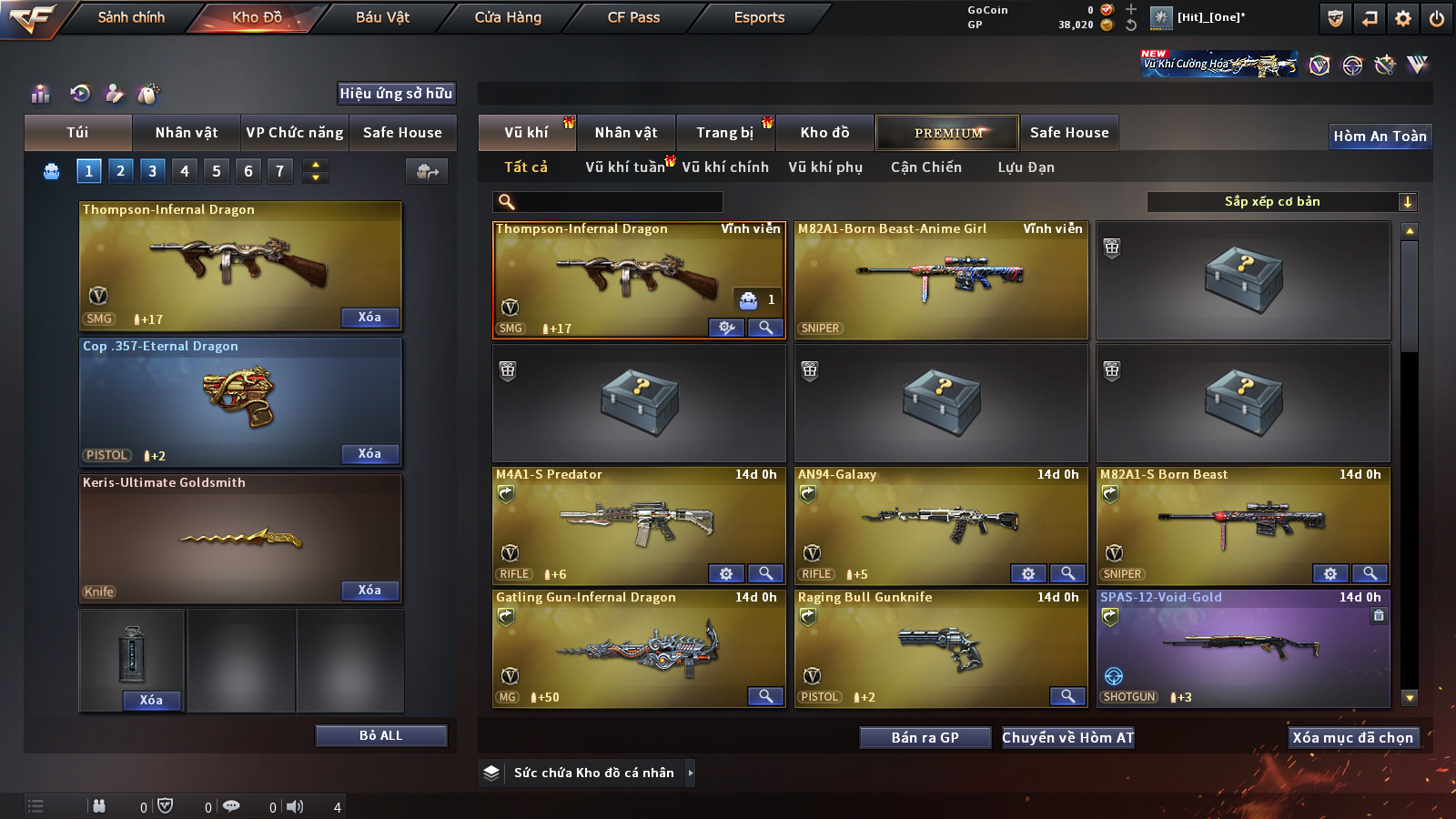
Task: Open the Sảnh chính lobby tab
Action: point(131,17)
